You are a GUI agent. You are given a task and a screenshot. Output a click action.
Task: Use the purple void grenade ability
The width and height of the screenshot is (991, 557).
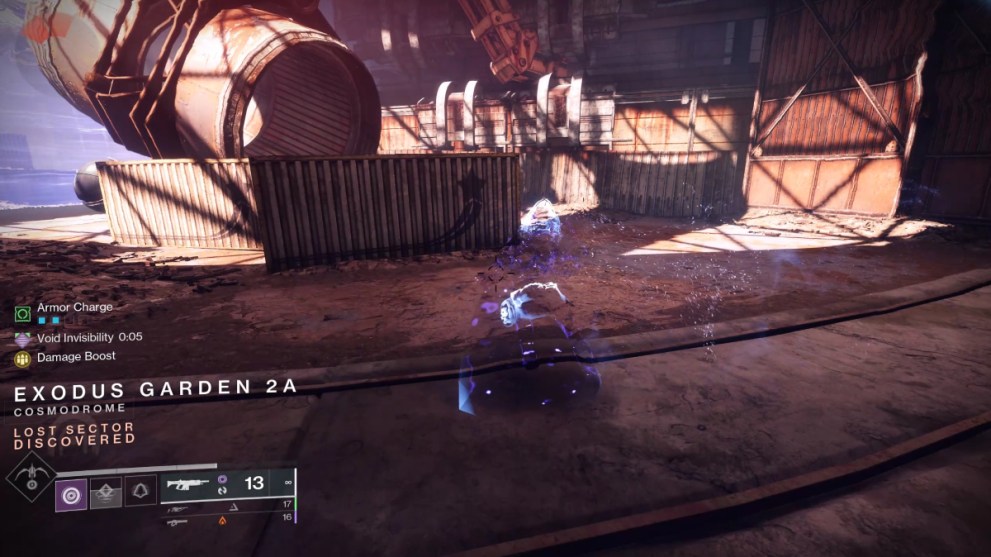click(71, 492)
